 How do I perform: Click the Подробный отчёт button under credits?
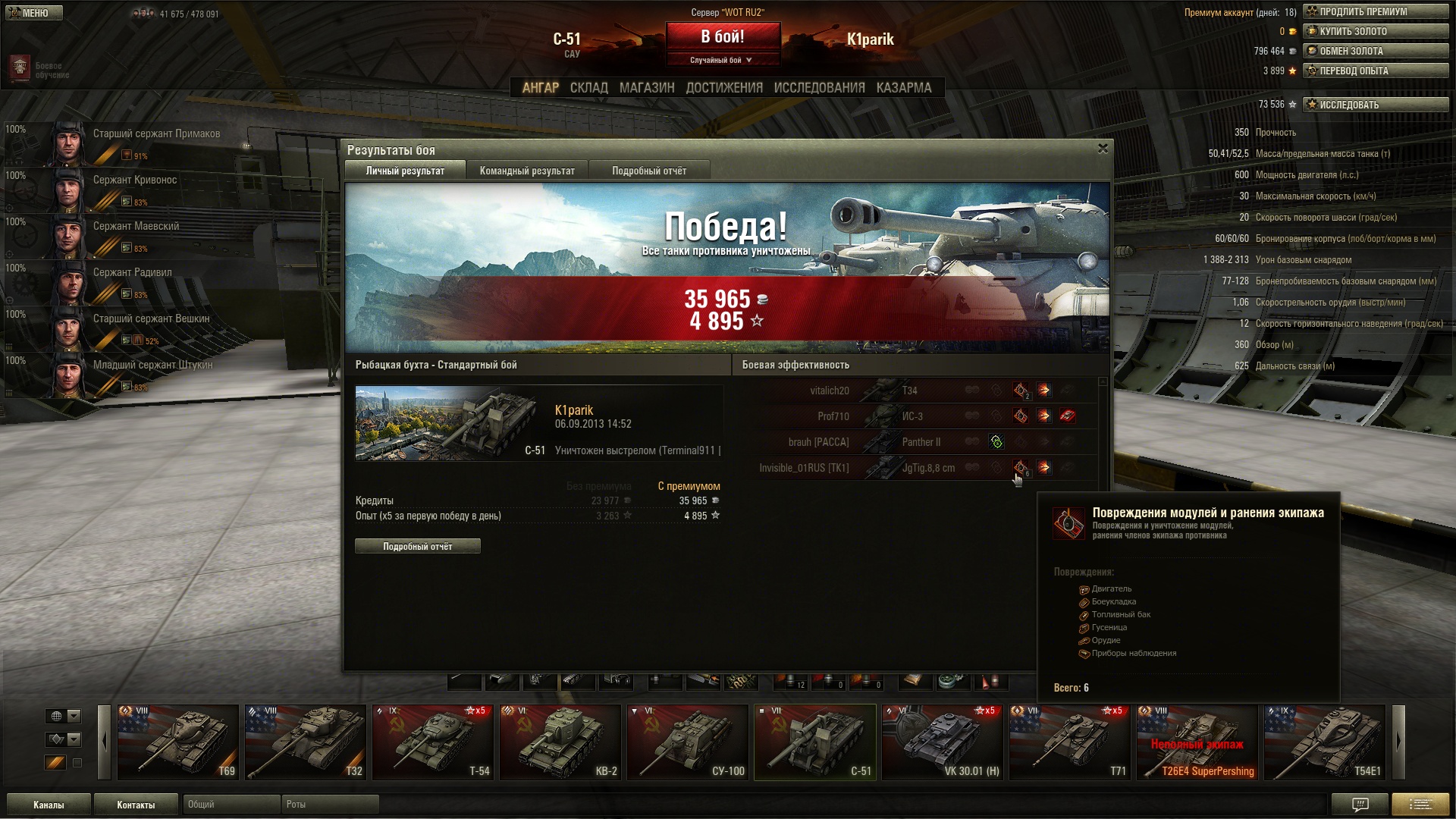417,546
